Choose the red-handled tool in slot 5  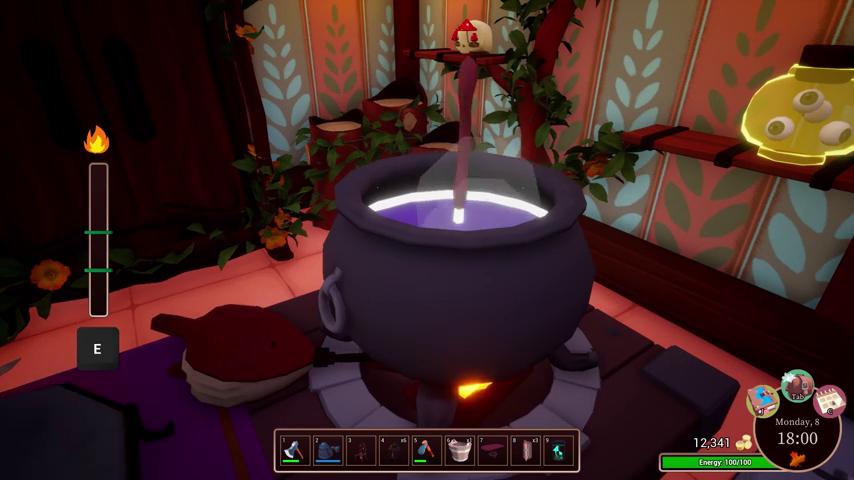426,450
